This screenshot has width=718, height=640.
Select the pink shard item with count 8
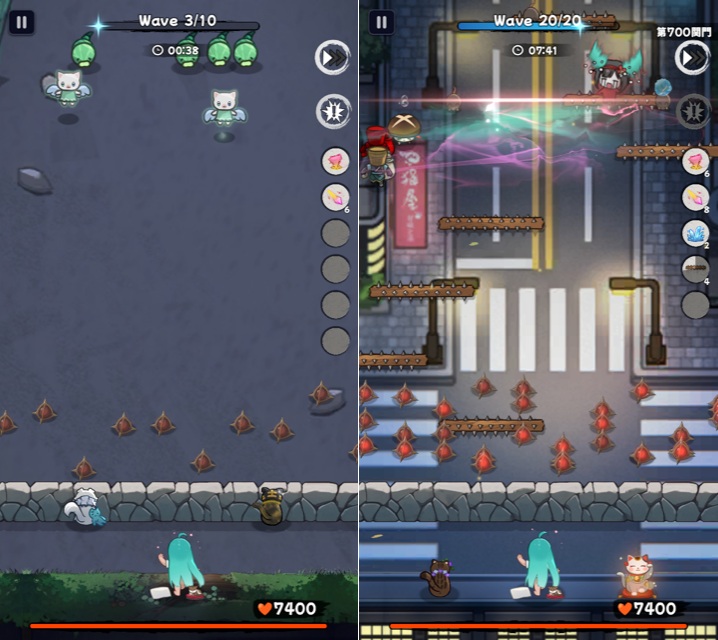click(x=695, y=197)
